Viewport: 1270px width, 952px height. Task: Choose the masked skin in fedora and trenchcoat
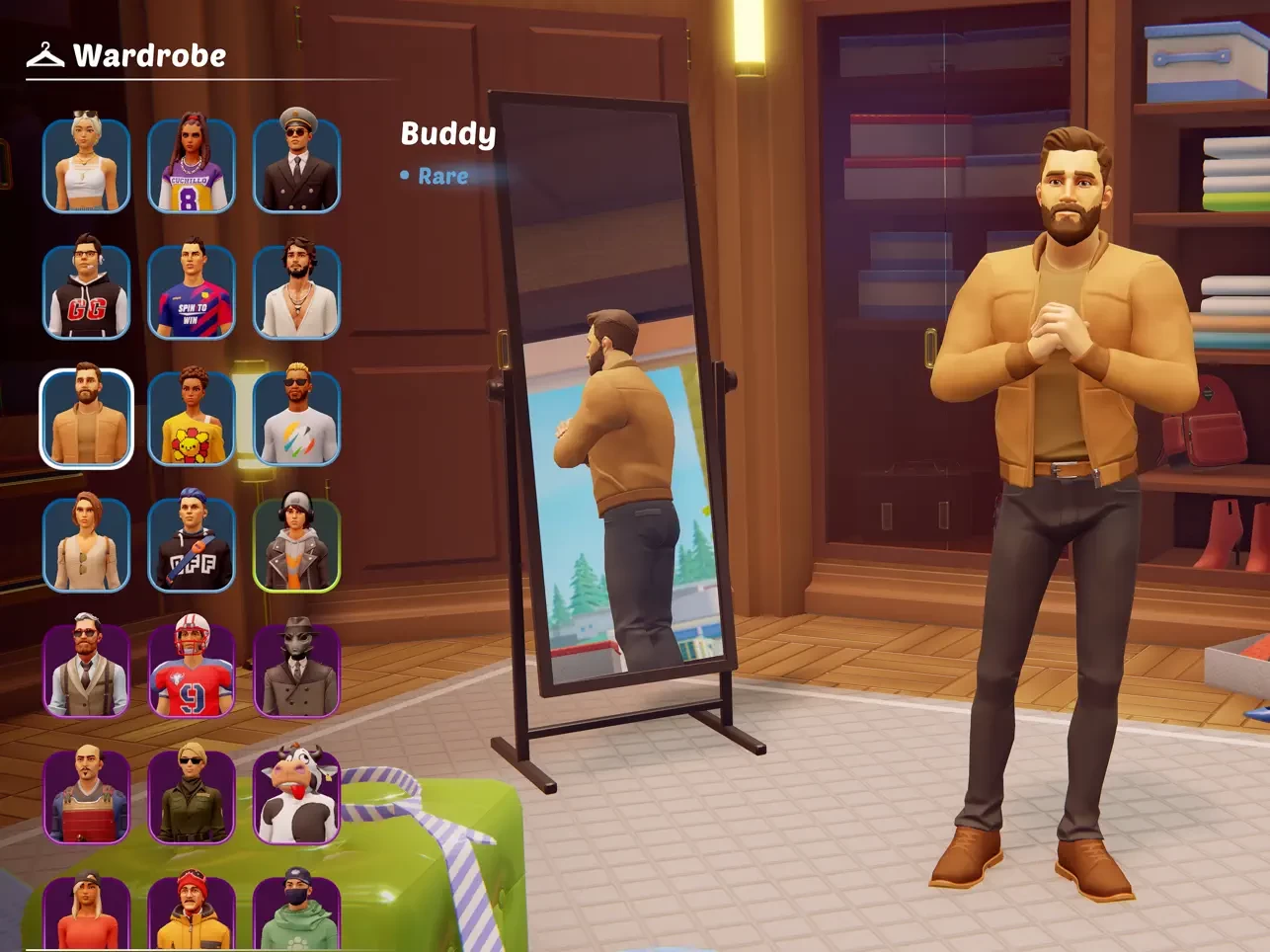click(296, 671)
